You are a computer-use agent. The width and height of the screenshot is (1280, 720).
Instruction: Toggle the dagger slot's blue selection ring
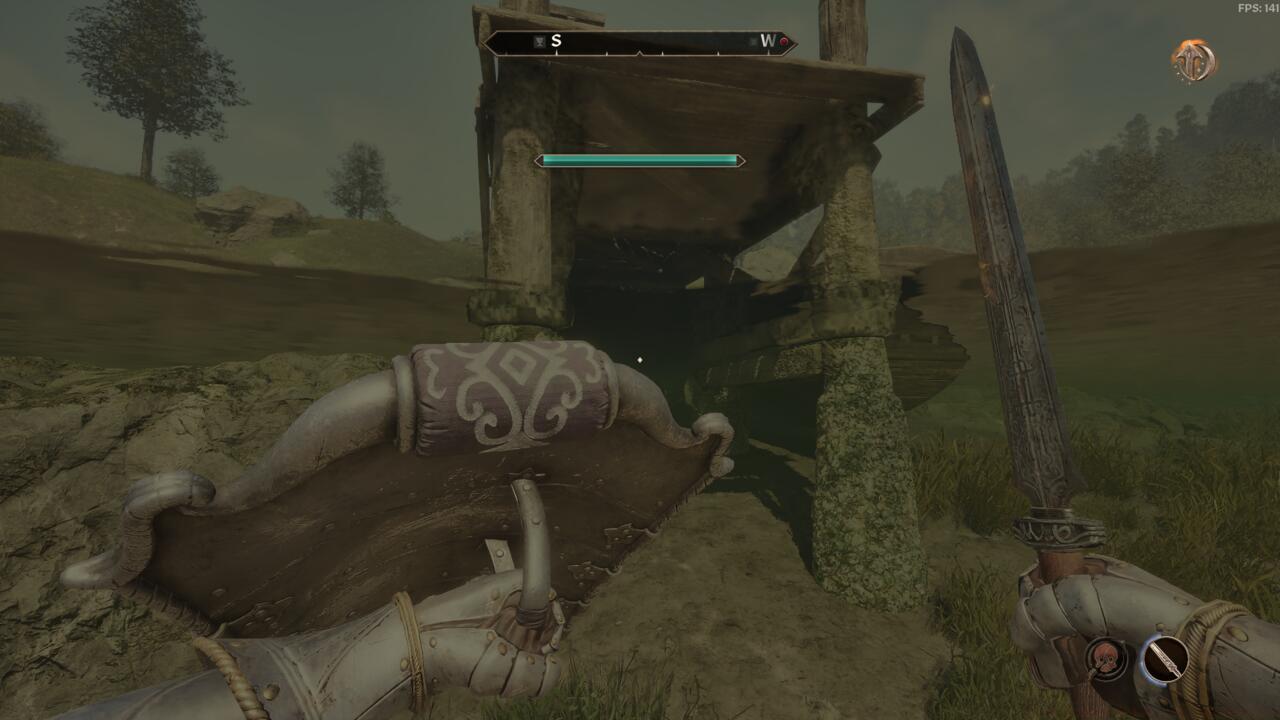(1143, 660)
